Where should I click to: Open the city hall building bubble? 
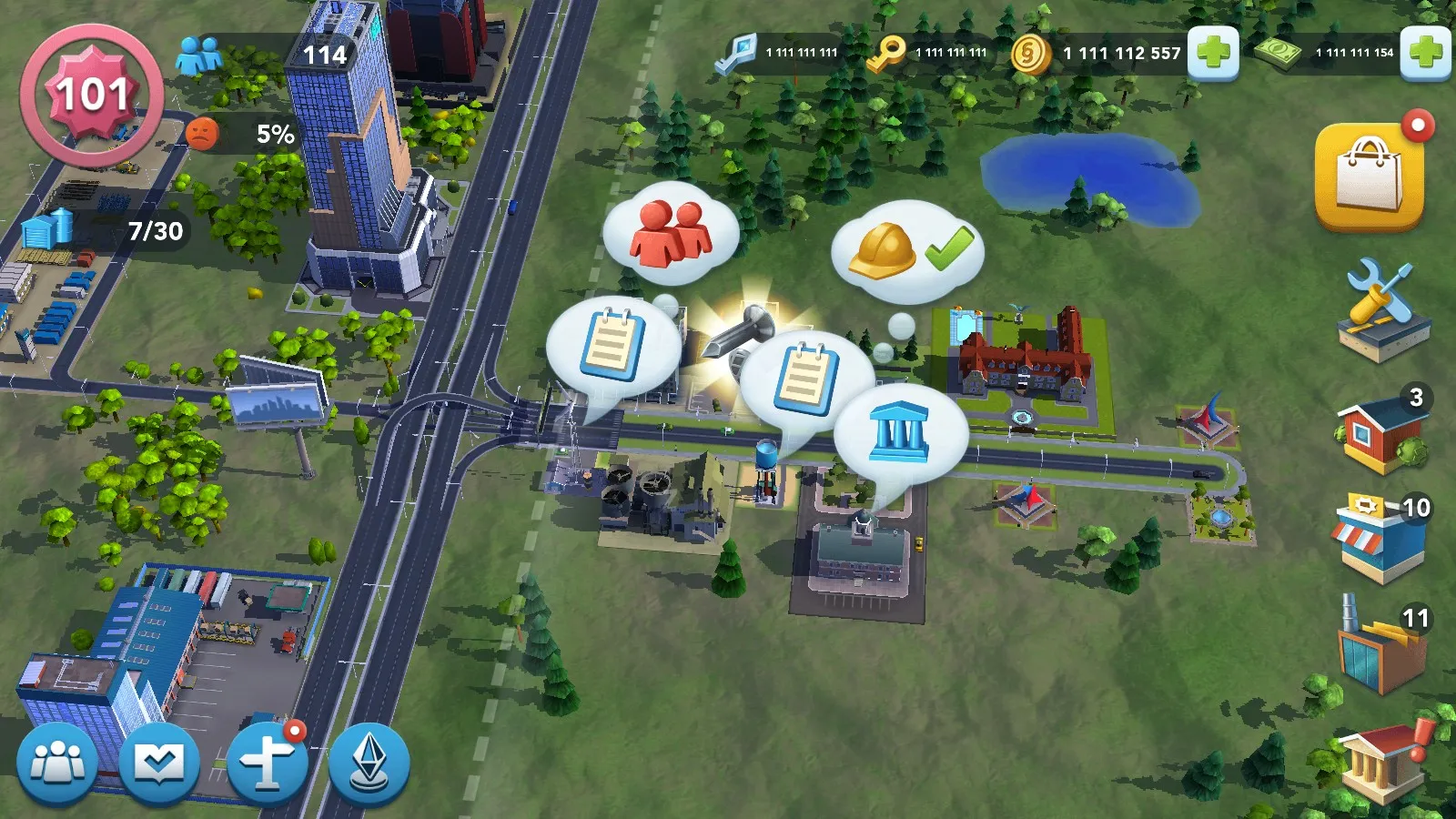(899, 433)
